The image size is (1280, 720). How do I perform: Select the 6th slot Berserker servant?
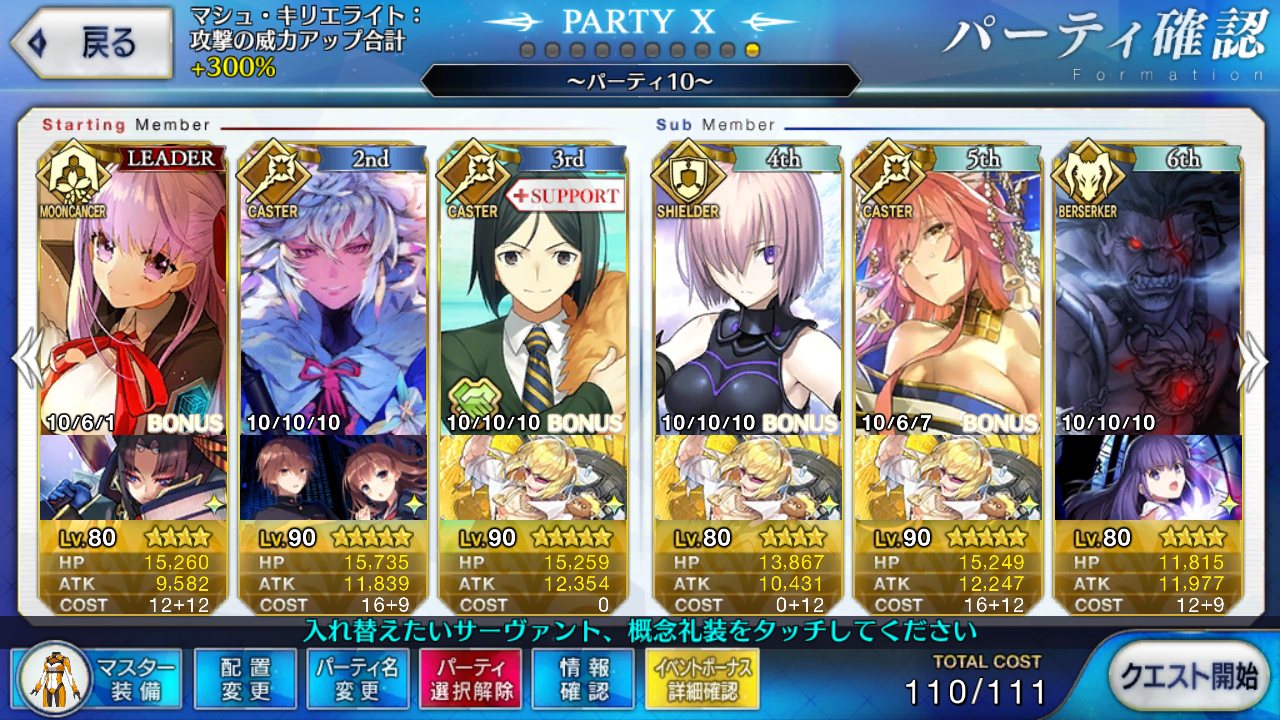pos(1148,300)
